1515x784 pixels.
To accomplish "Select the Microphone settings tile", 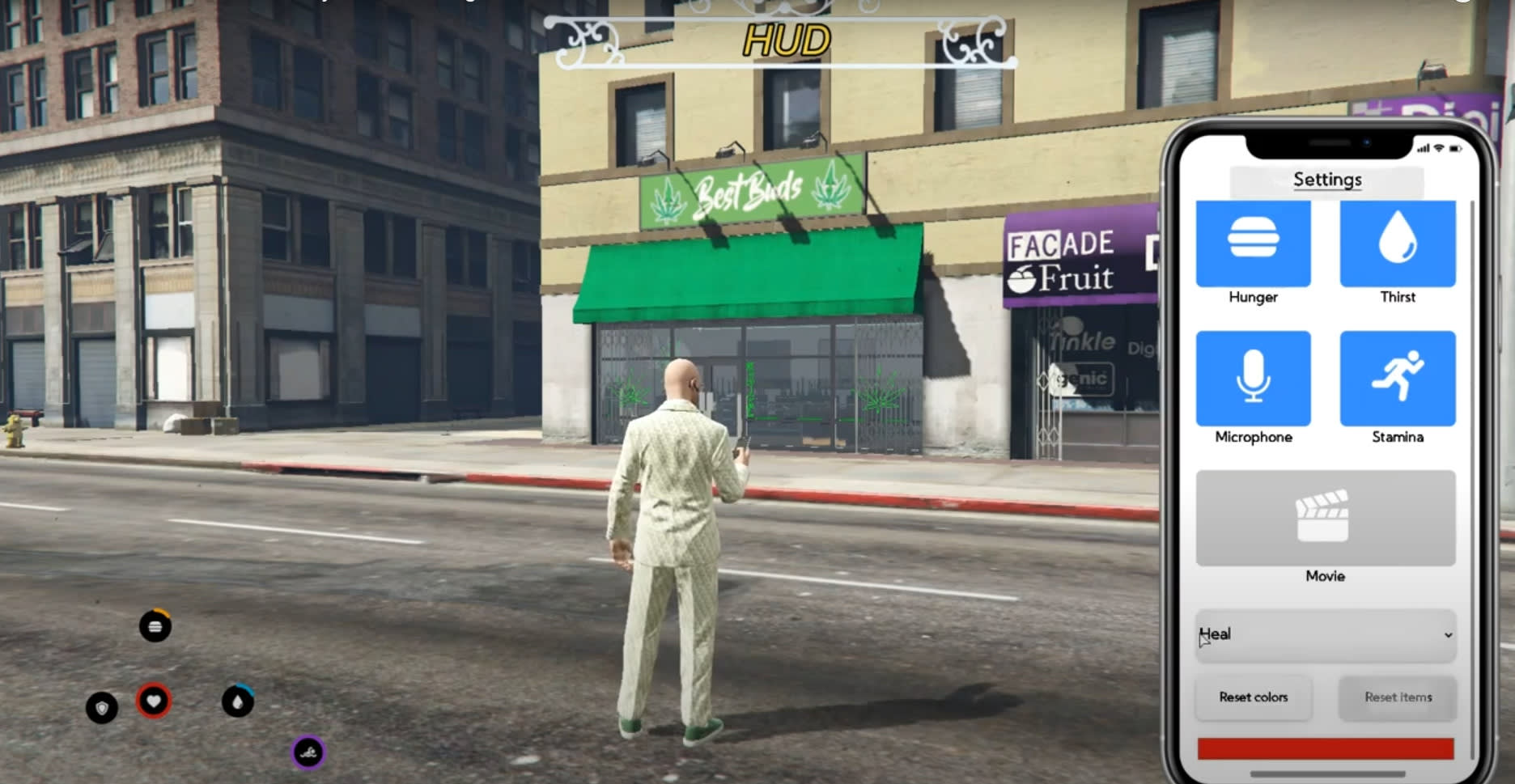I will 1253,378.
